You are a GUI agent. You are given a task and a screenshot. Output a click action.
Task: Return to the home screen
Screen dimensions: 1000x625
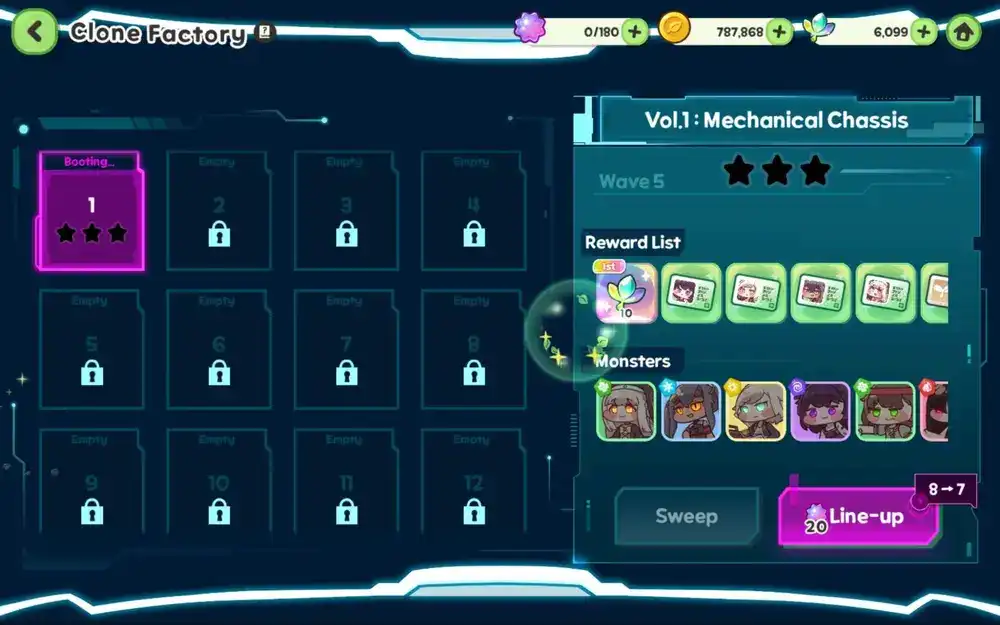pyautogui.click(x=963, y=32)
